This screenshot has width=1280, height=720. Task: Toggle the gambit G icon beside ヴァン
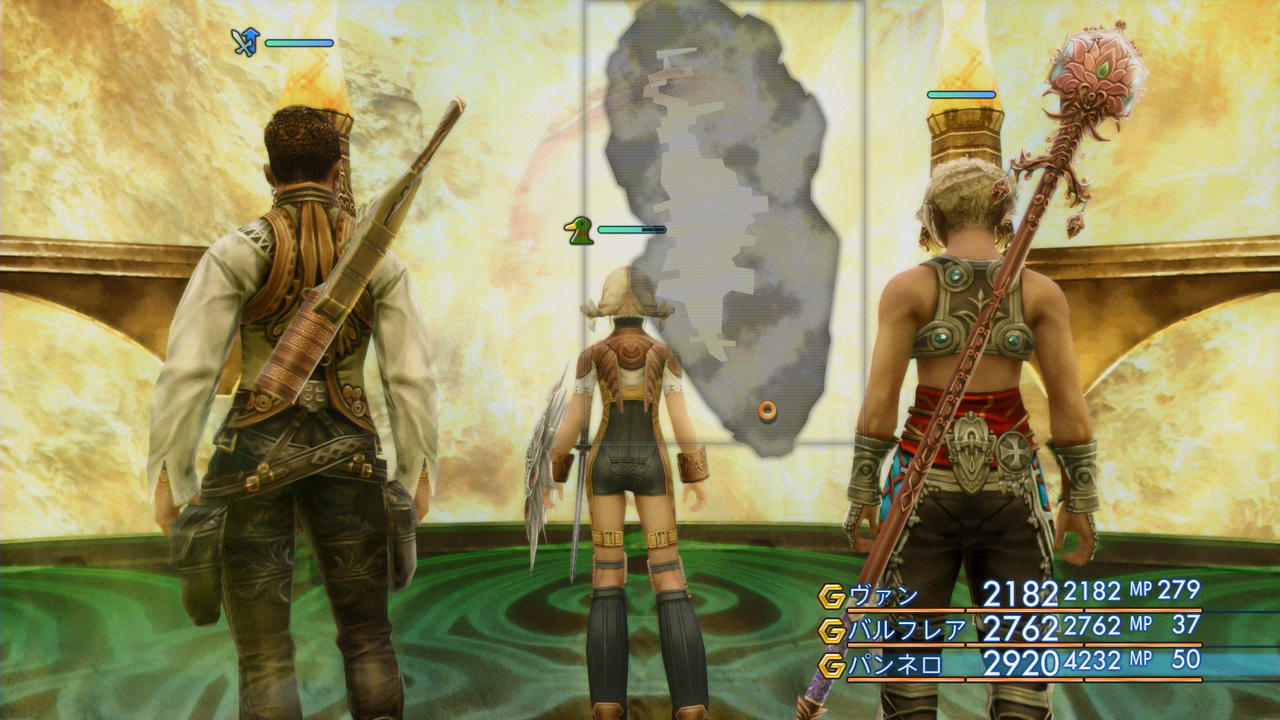tap(831, 596)
